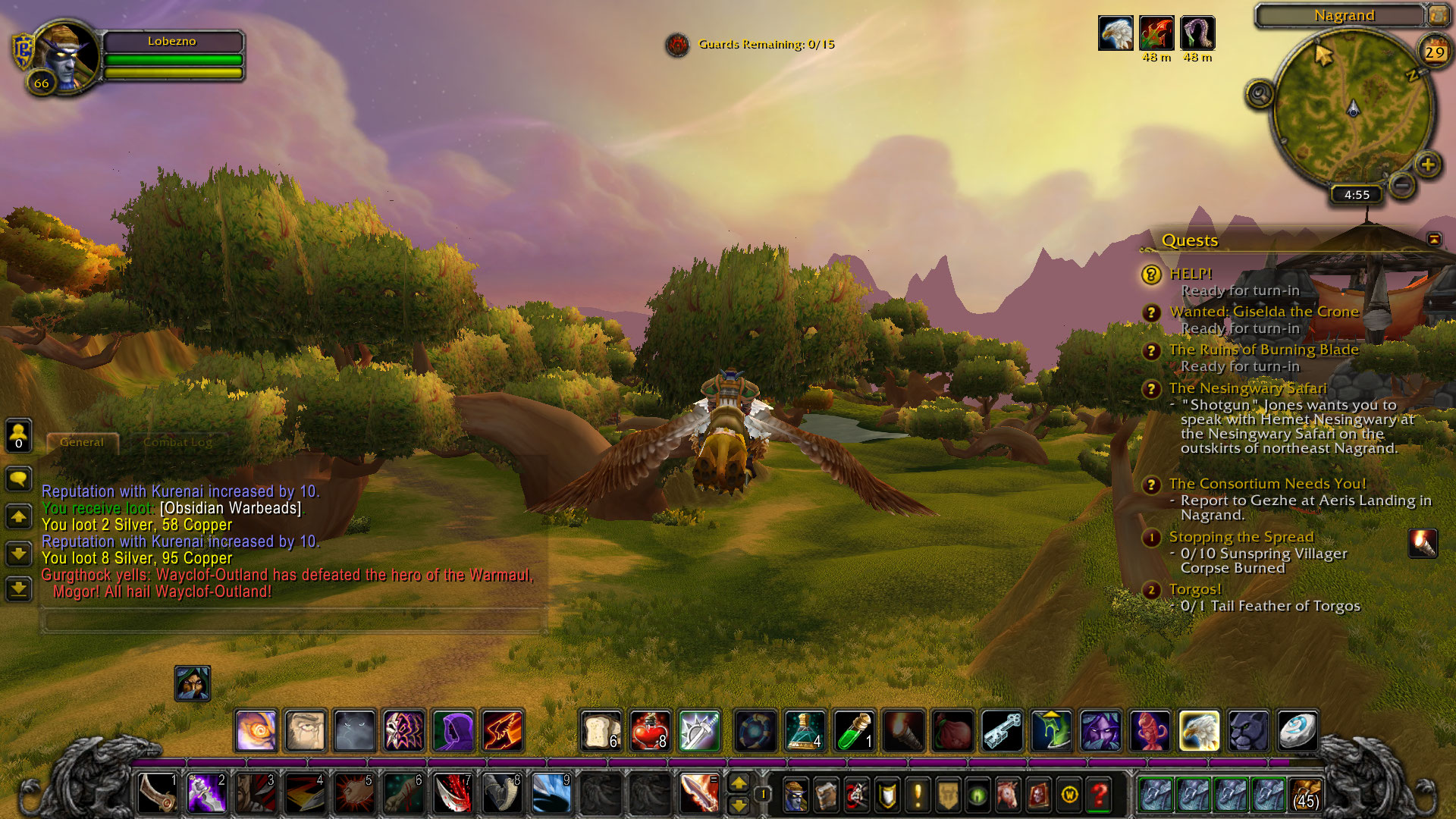This screenshot has height=819, width=1456.
Task: Click the white gryphon mount buff icon
Action: pos(1116,33)
